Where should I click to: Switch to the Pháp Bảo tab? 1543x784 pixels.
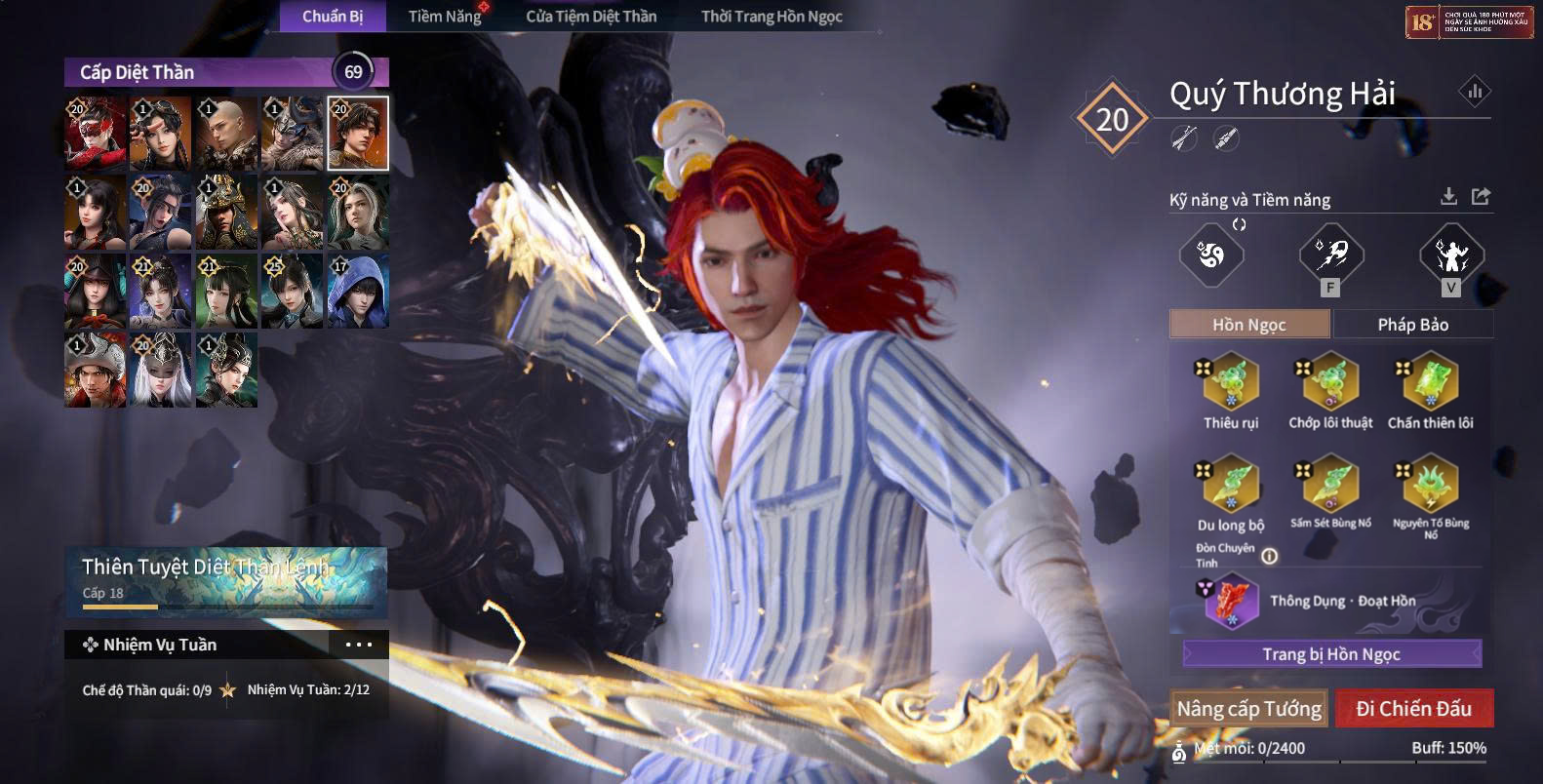[x=1412, y=325]
